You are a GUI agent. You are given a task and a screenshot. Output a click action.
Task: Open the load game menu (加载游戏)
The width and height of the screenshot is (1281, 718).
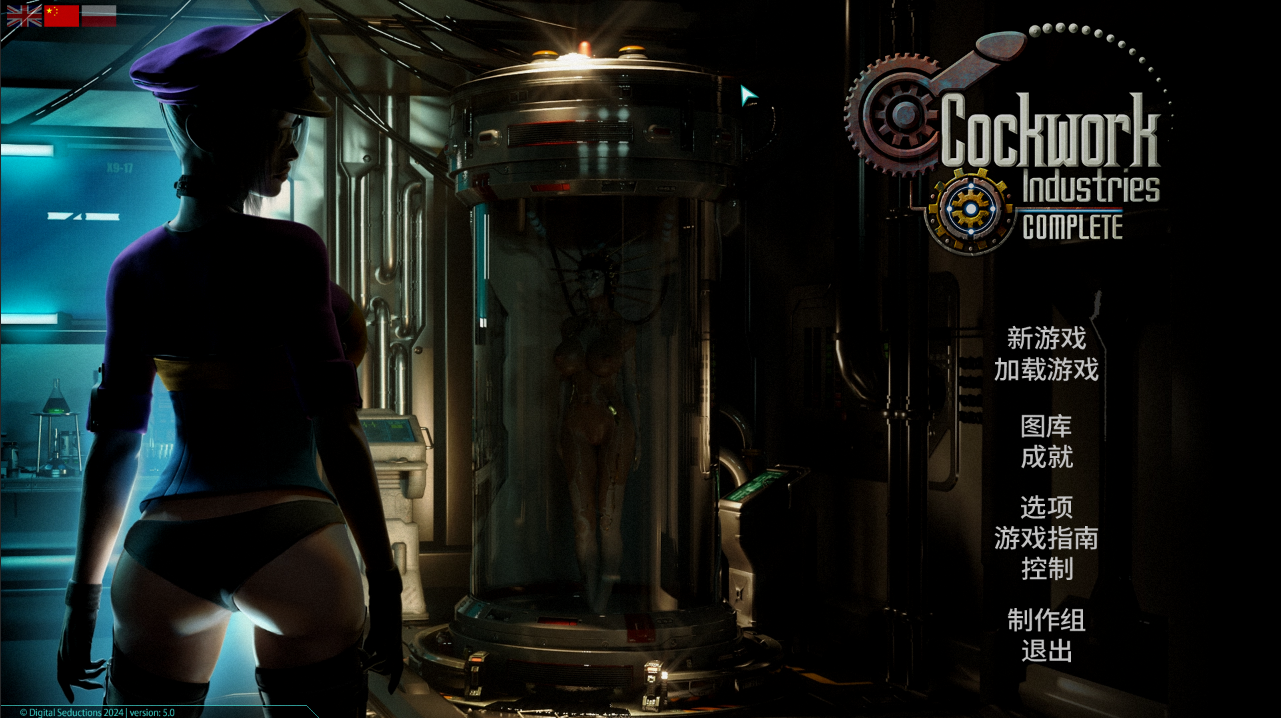click(x=1046, y=370)
